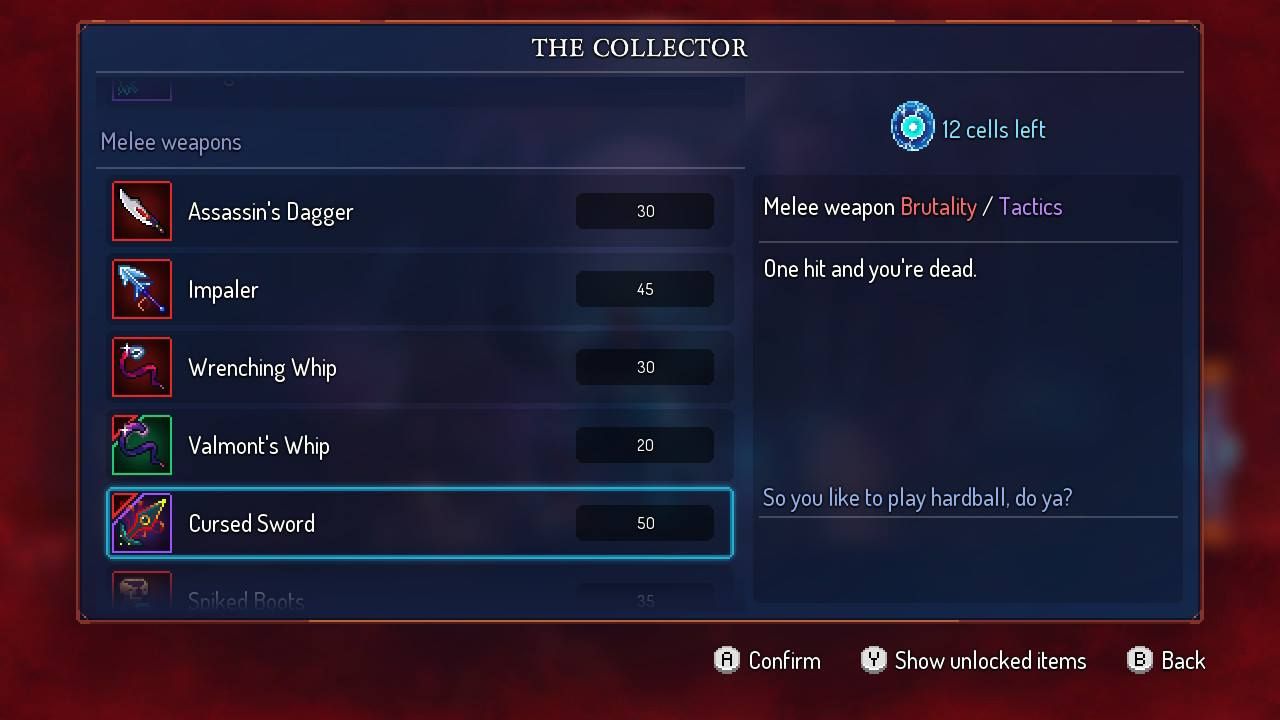Show unlocked items in the list

tap(973, 660)
